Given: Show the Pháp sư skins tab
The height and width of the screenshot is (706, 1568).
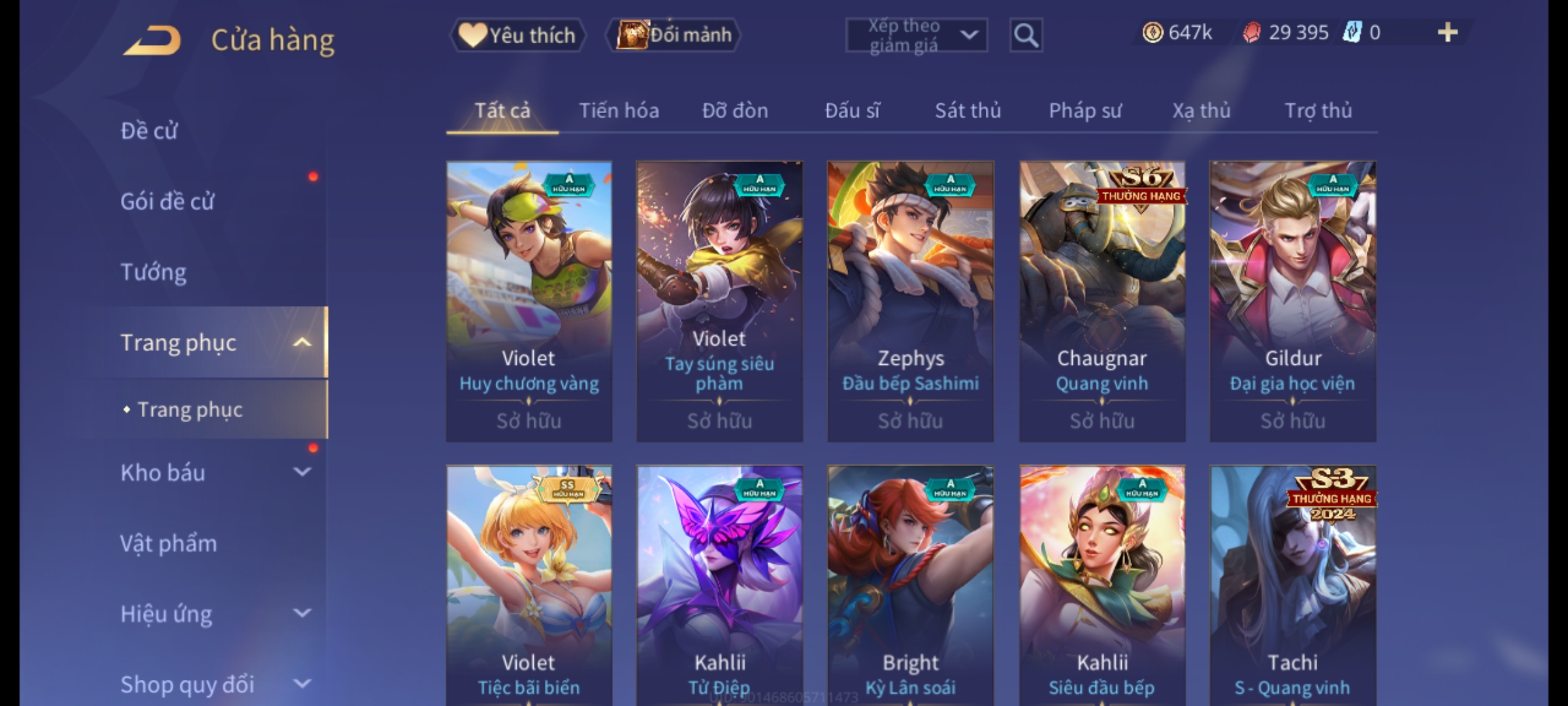Looking at the screenshot, I should (x=1085, y=111).
